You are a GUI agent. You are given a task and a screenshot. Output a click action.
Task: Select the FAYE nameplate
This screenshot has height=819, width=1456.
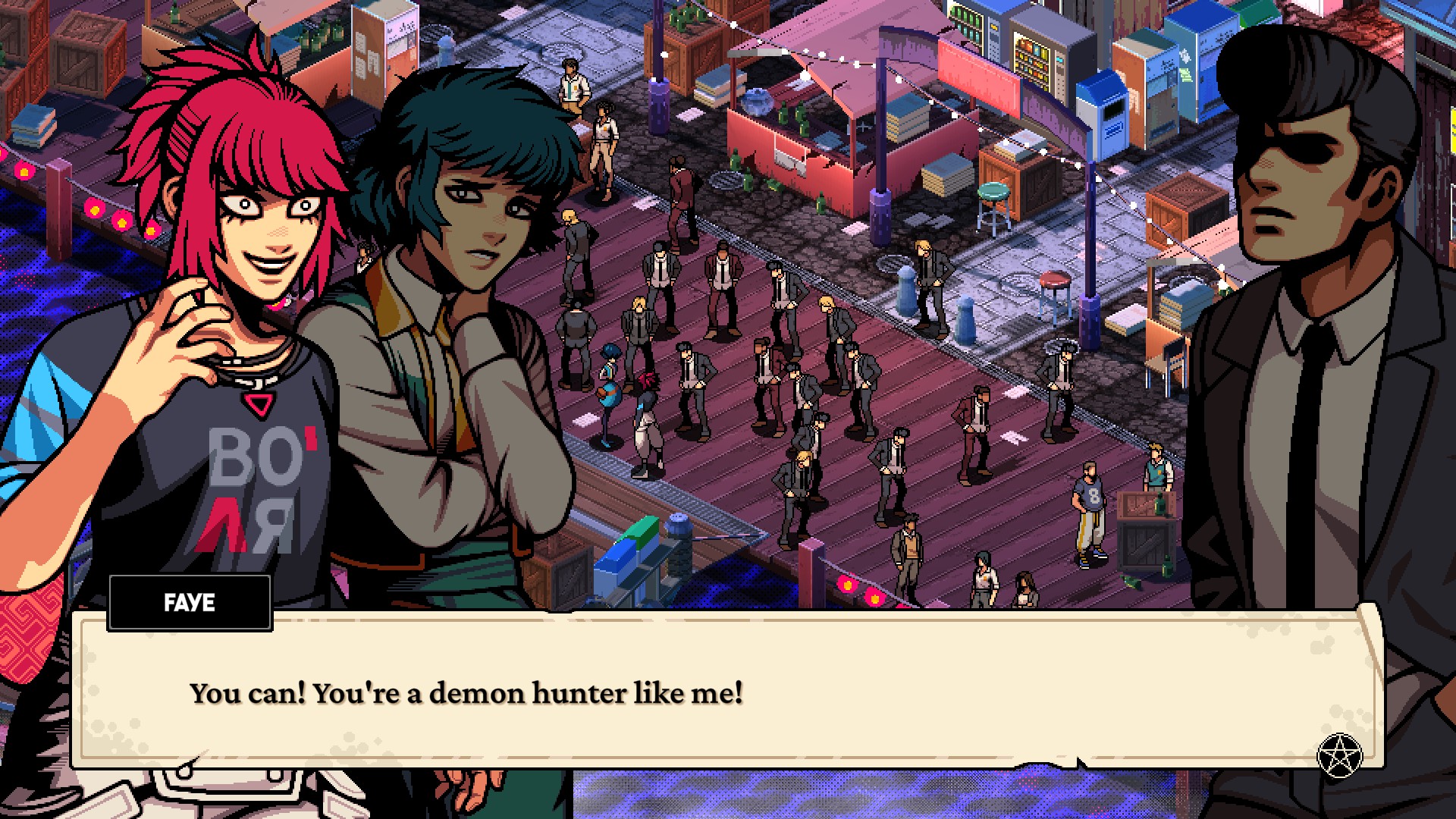[189, 603]
